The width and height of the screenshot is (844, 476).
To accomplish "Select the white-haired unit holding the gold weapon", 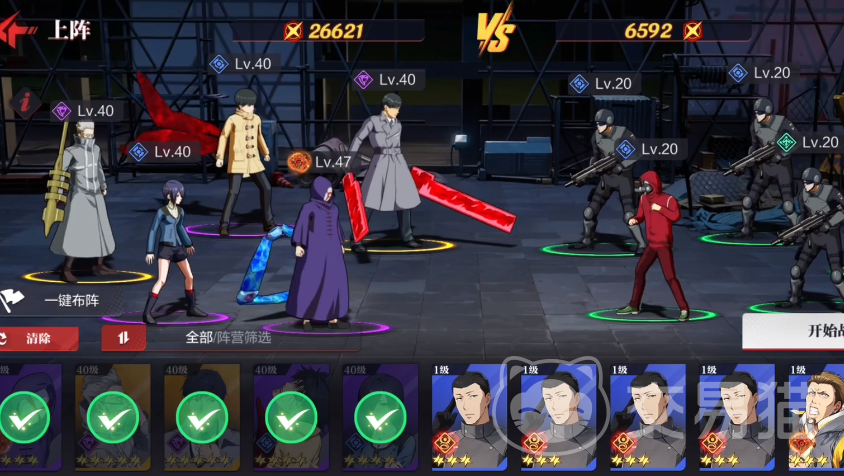I will [78, 200].
